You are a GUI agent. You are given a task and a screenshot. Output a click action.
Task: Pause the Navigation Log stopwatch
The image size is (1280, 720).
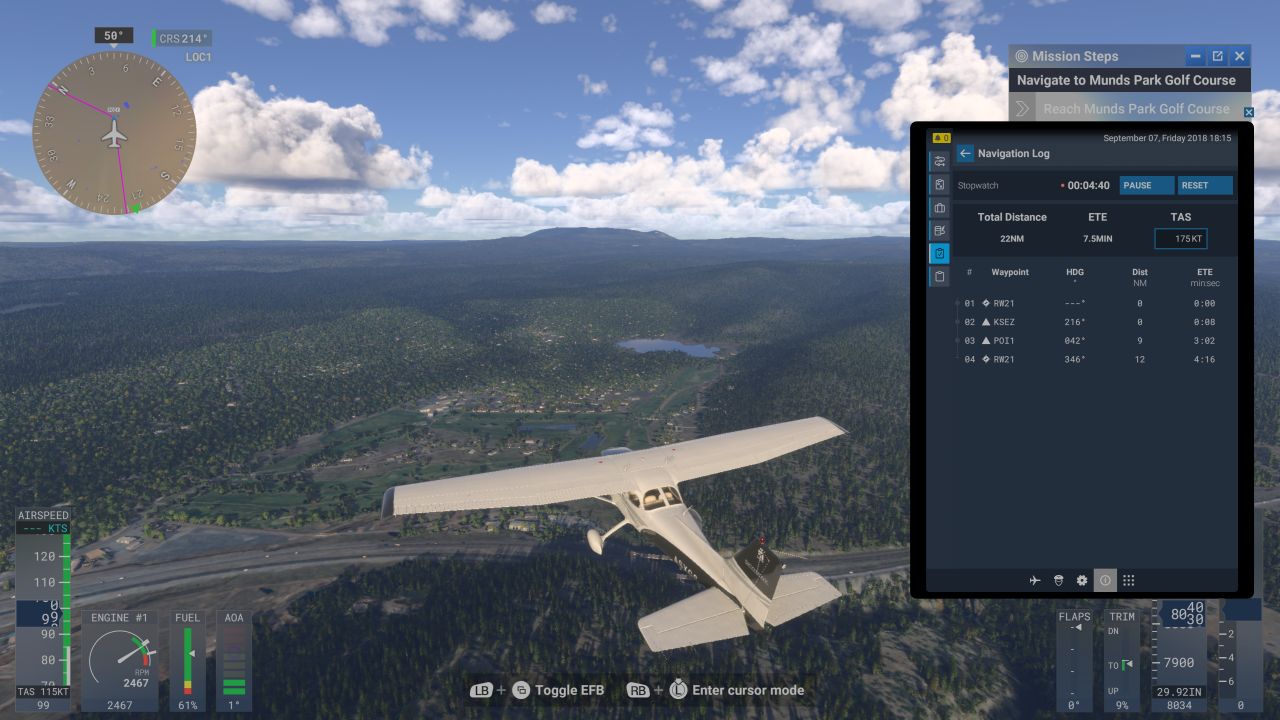(x=1146, y=185)
